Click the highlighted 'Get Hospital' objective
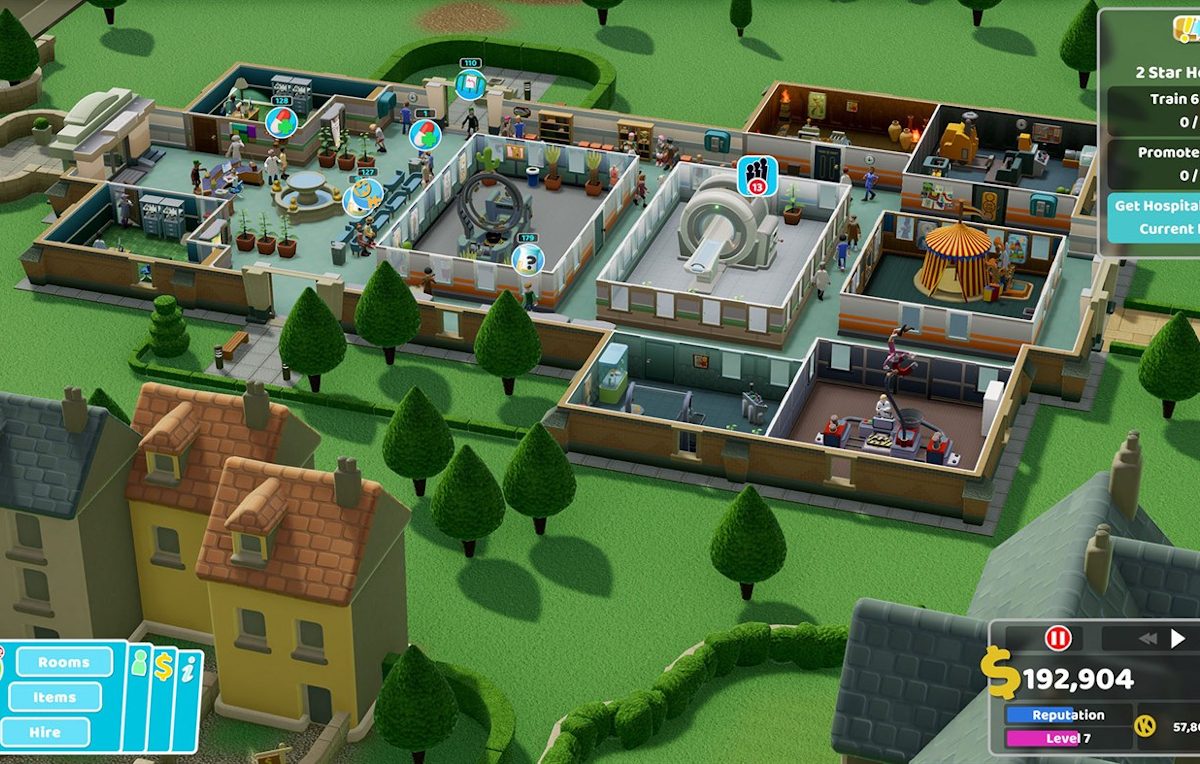1200x764 pixels. 1155,217
